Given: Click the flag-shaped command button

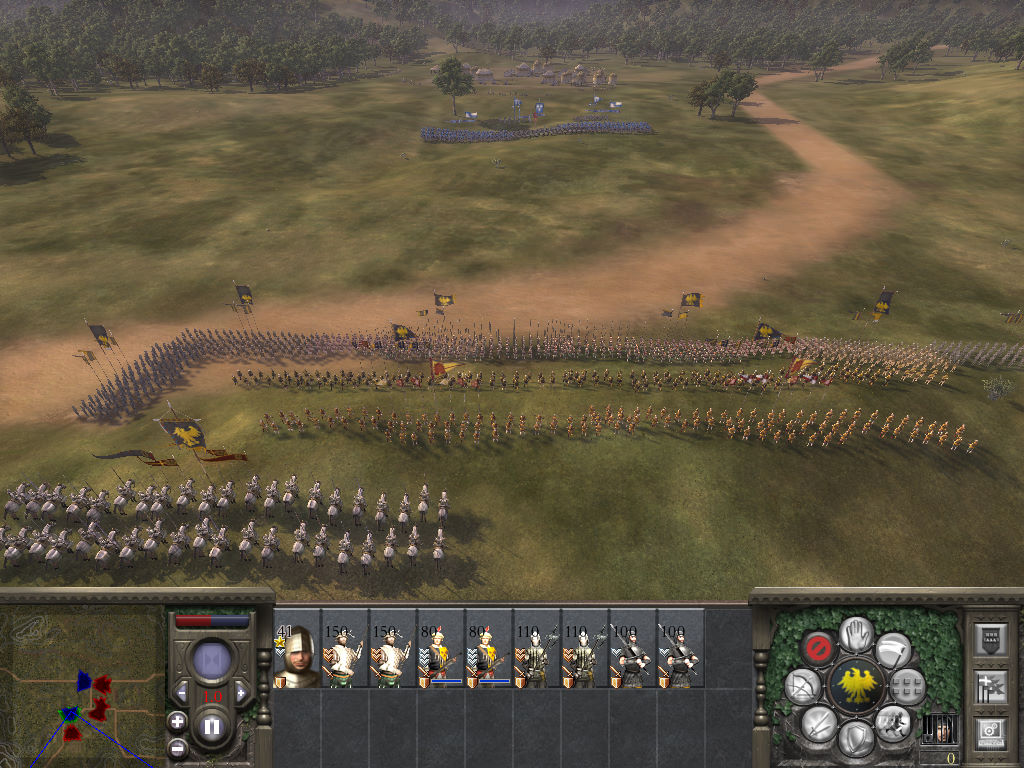Looking at the screenshot, I should click(892, 649).
